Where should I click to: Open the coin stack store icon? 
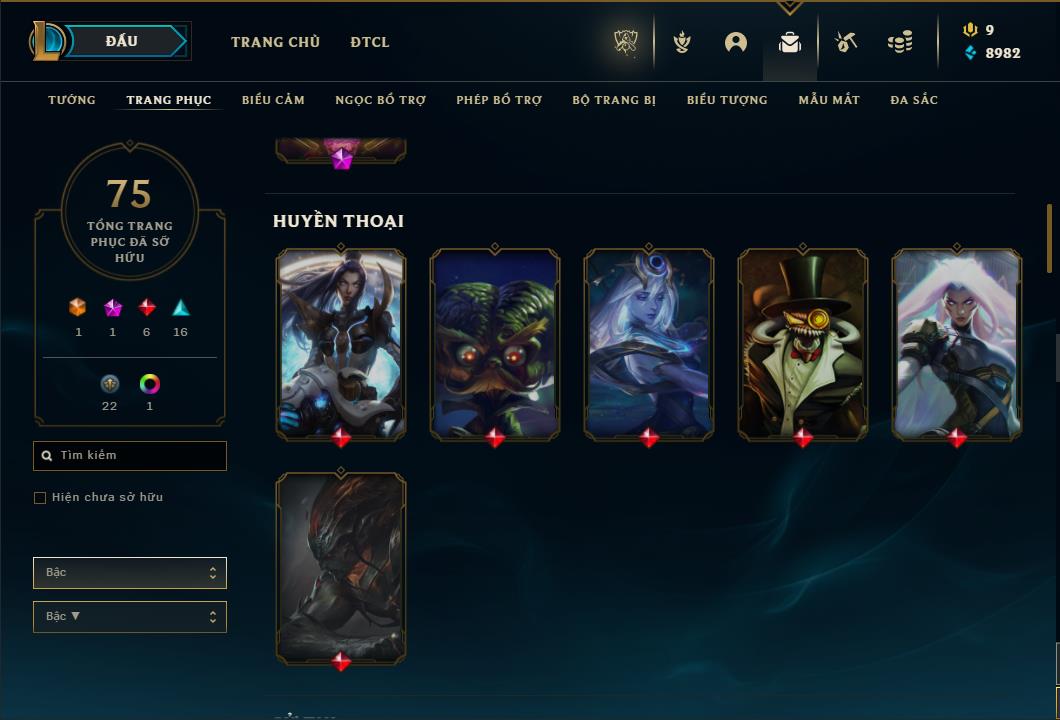(x=900, y=42)
